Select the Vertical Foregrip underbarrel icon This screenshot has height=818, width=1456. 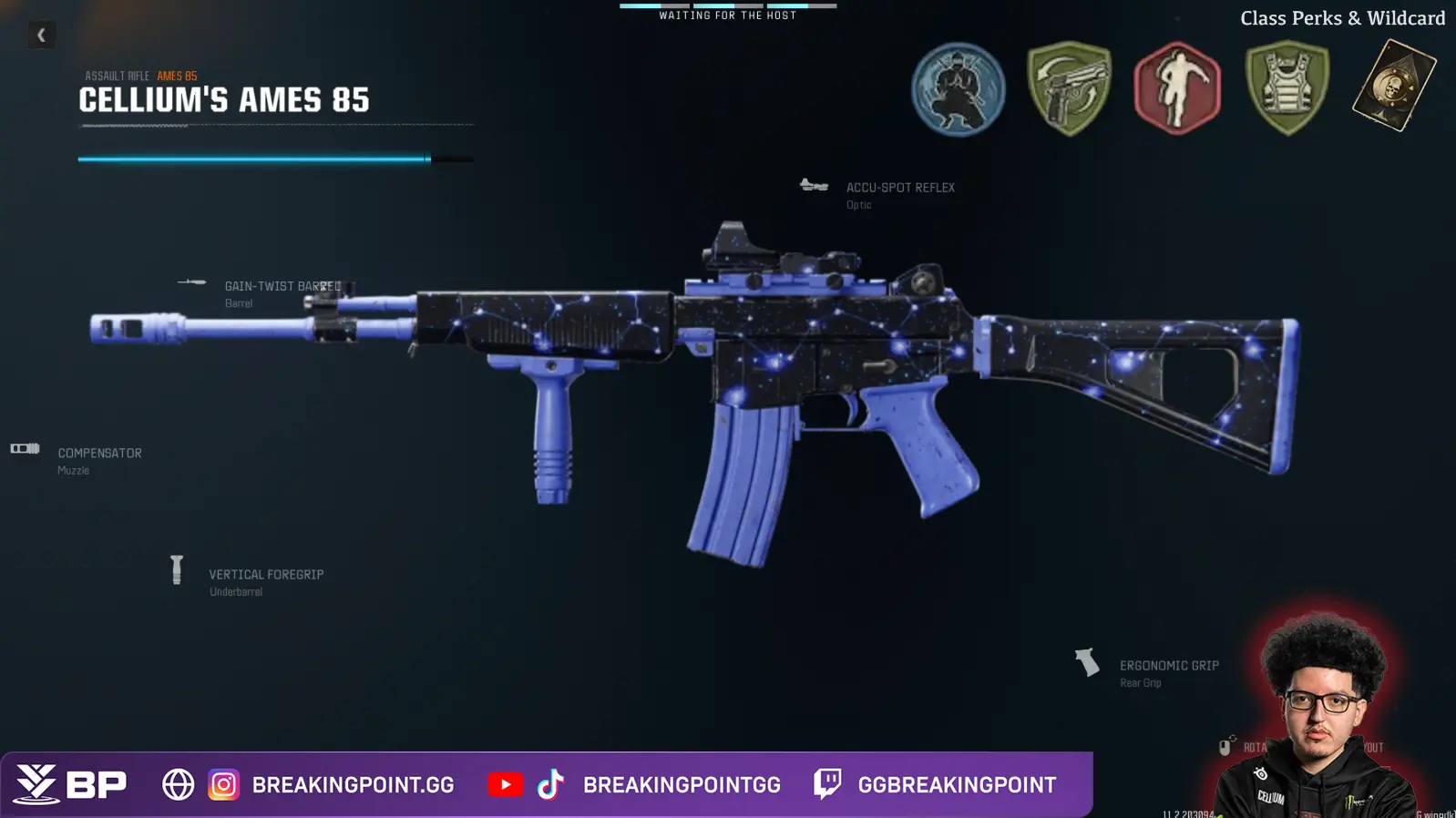(x=177, y=570)
